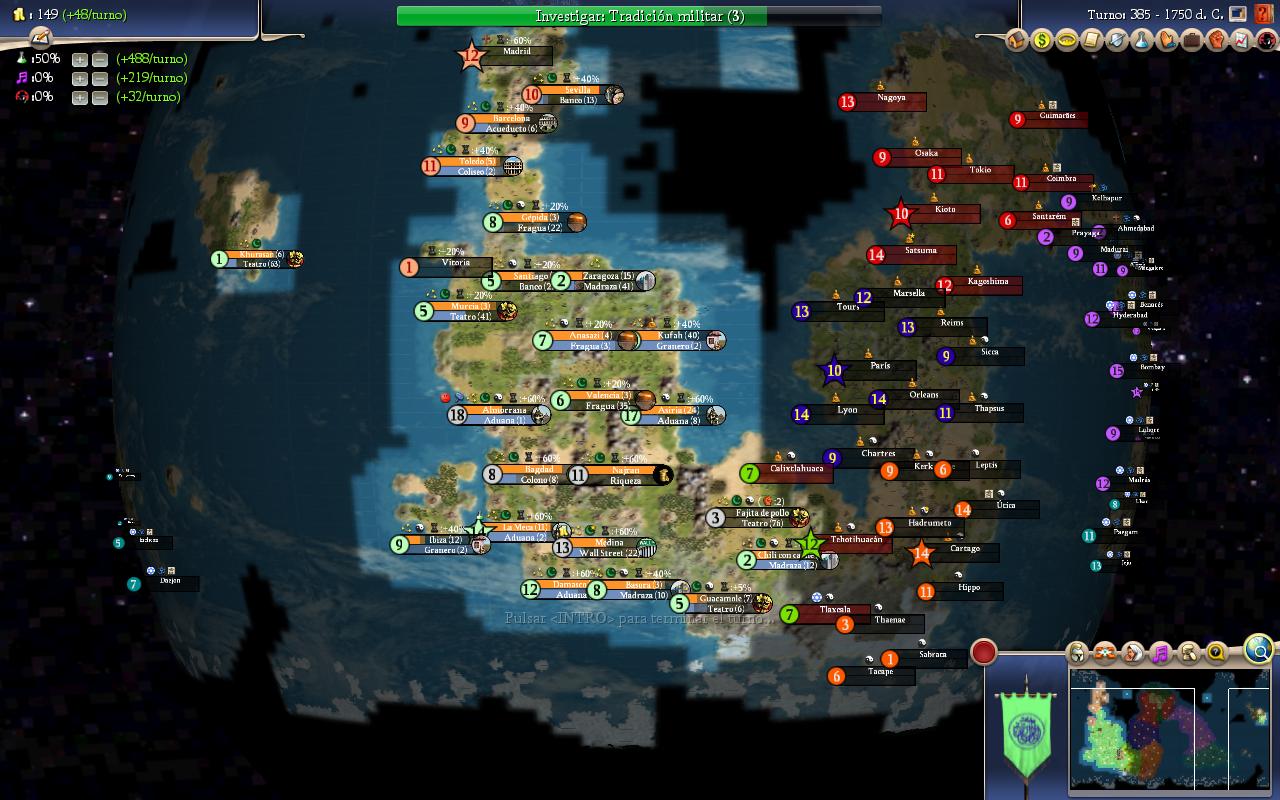Image resolution: width=1280 pixels, height=800 pixels.
Task: Click the red end turn button
Action: click(984, 652)
